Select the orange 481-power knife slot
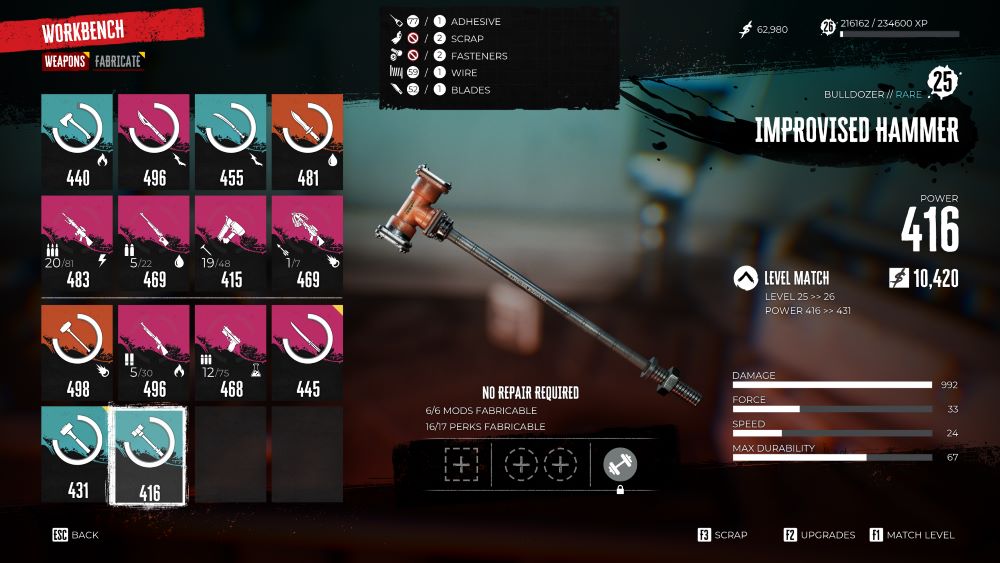 point(307,142)
